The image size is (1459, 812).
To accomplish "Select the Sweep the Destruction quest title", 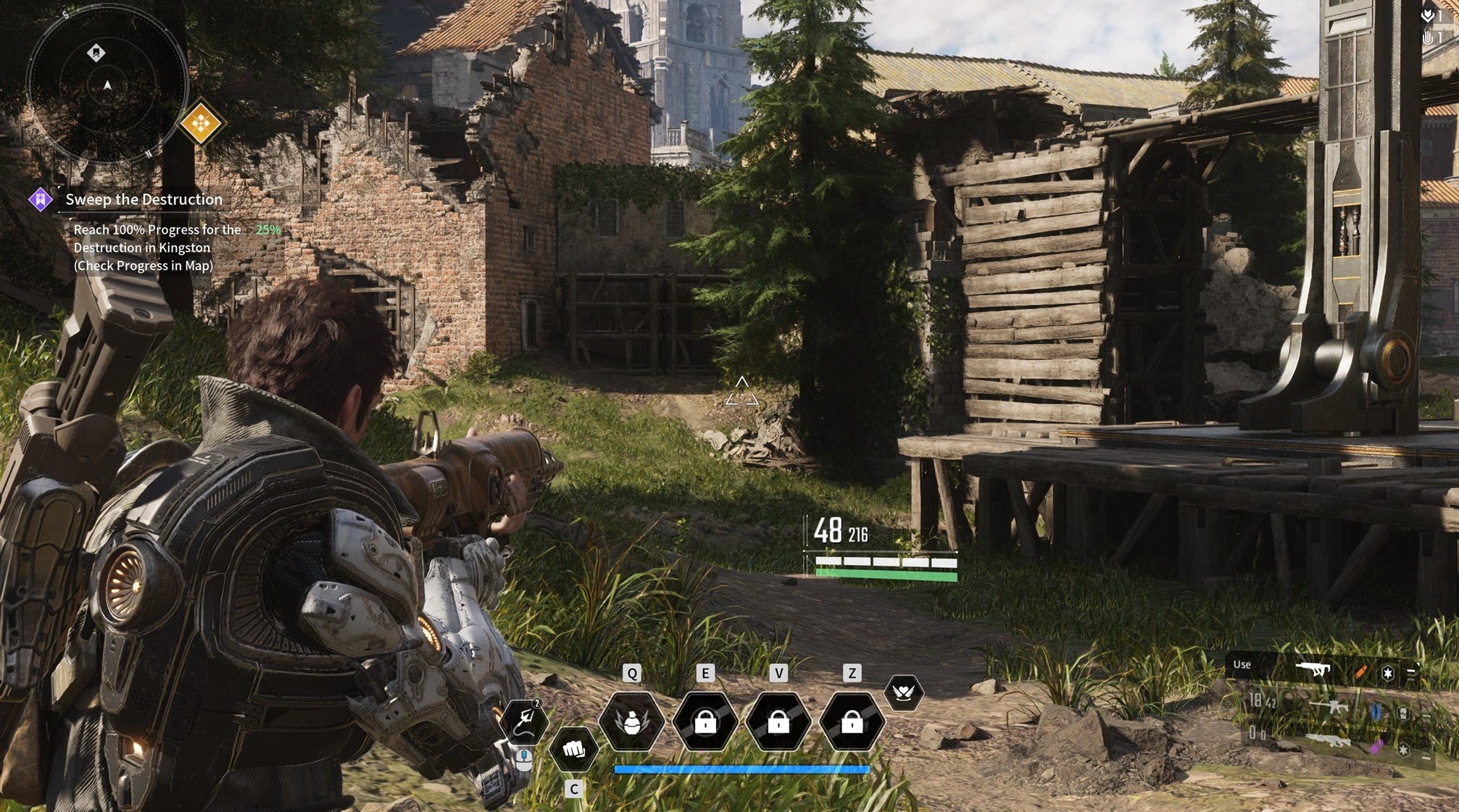I will 142,199.
